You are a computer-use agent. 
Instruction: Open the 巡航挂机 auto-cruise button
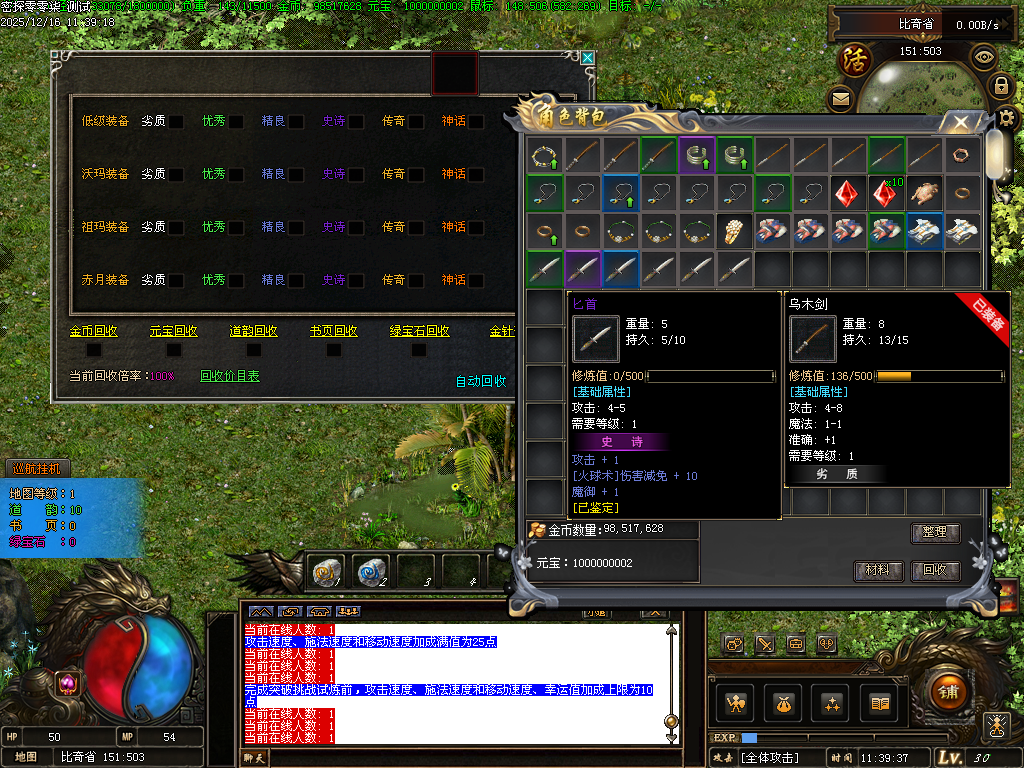click(36, 468)
